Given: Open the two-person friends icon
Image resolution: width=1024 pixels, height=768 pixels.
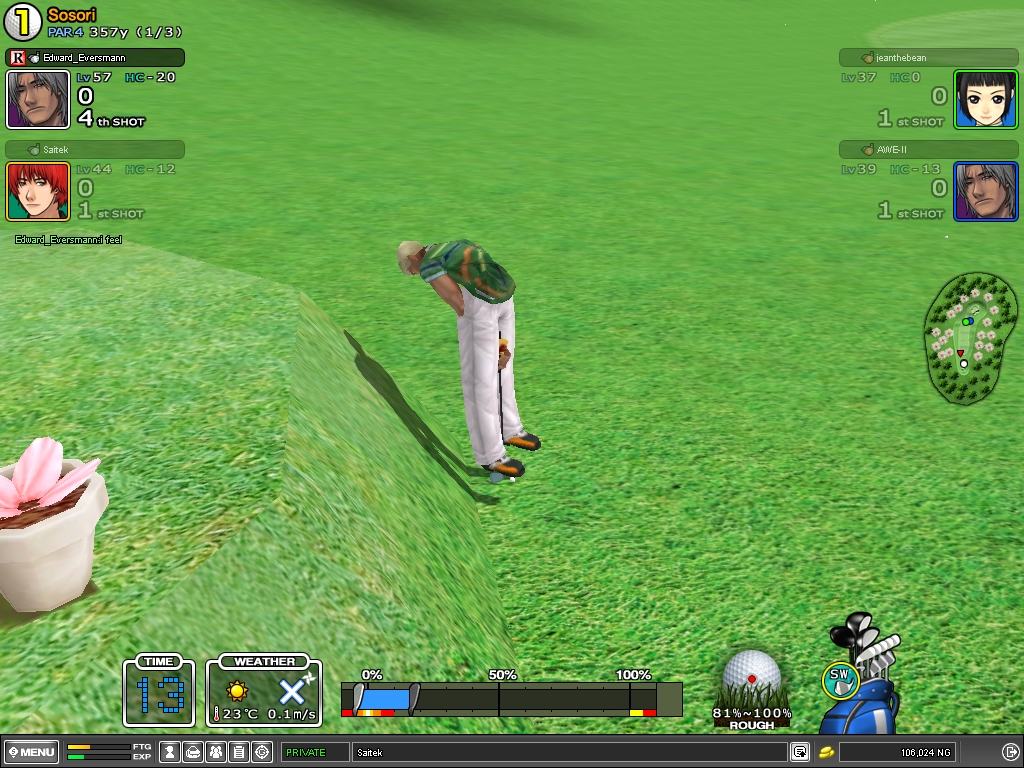Looking at the screenshot, I should pyautogui.click(x=216, y=752).
